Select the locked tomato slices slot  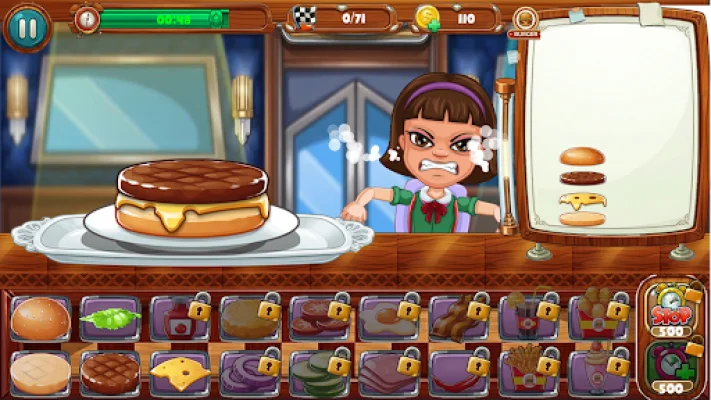tap(320, 318)
